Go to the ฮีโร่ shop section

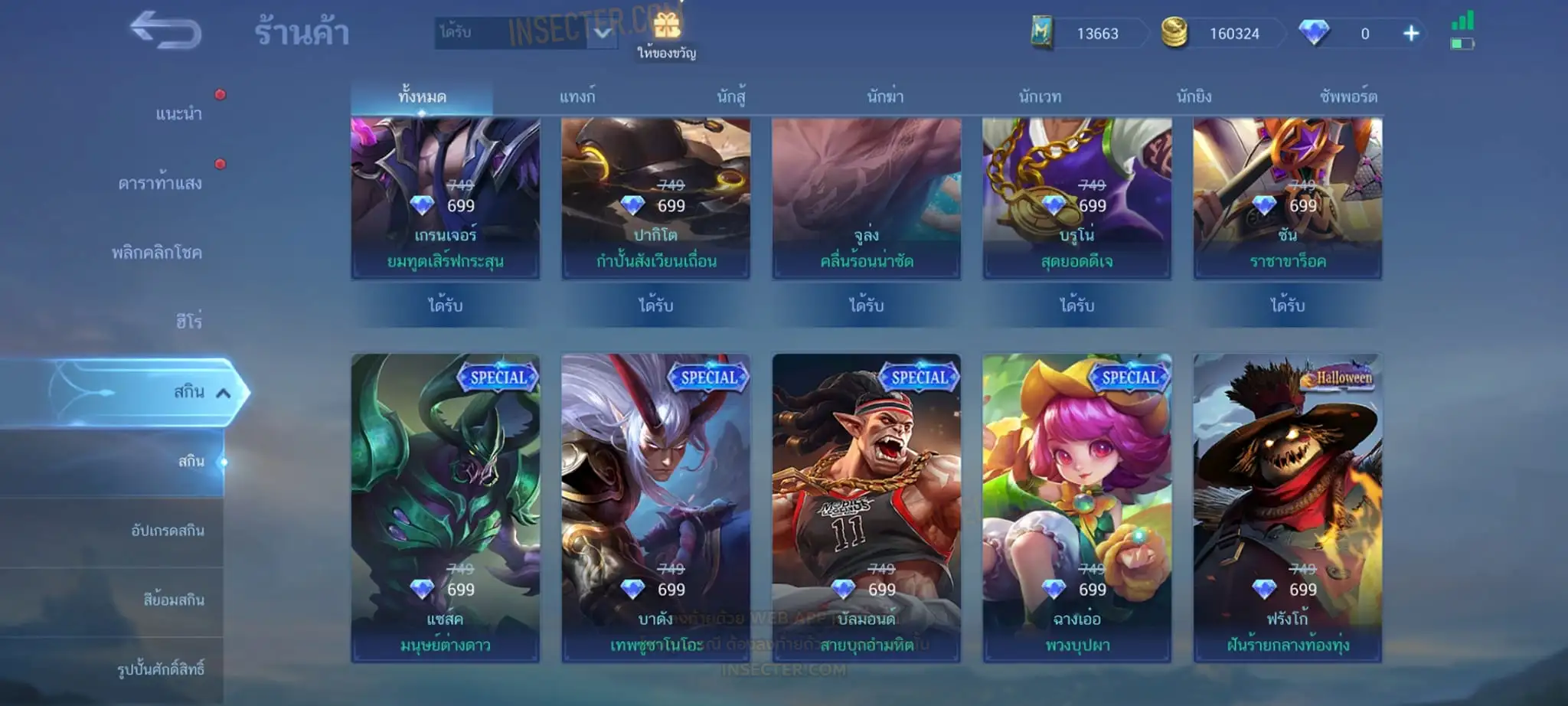point(188,322)
